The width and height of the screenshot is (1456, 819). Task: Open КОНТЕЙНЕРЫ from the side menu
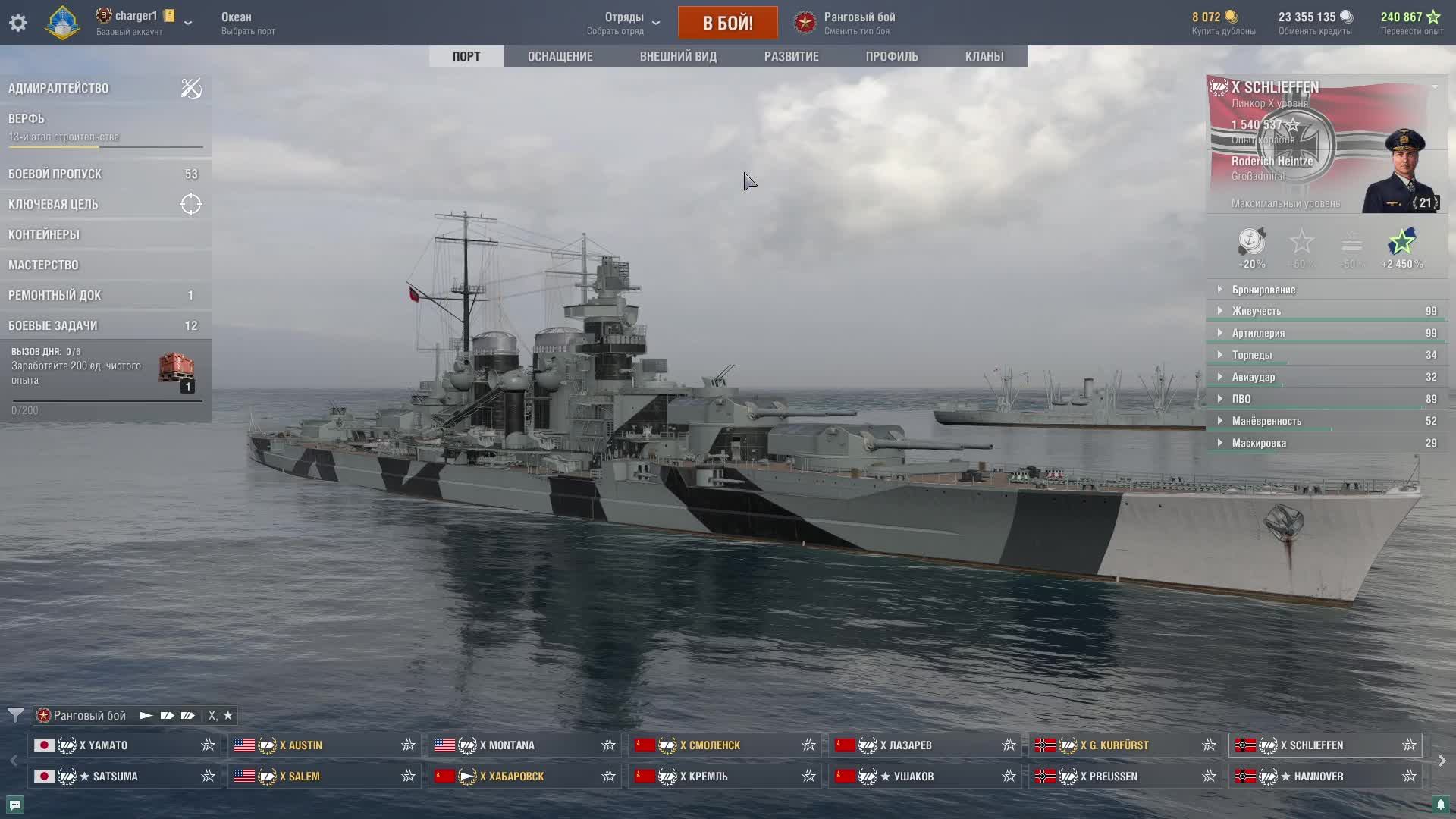click(44, 234)
